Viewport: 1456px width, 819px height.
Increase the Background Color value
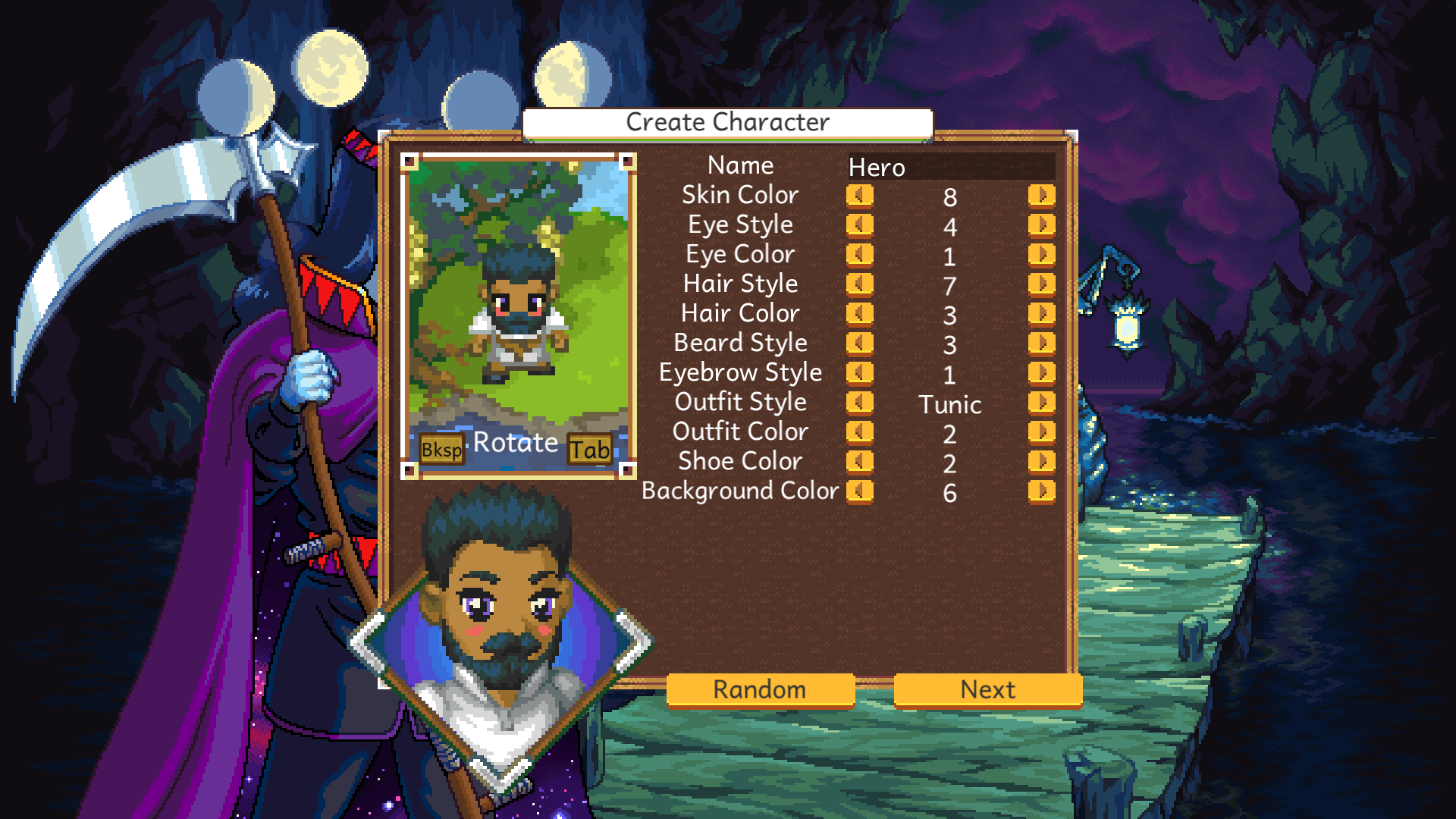tap(1041, 491)
